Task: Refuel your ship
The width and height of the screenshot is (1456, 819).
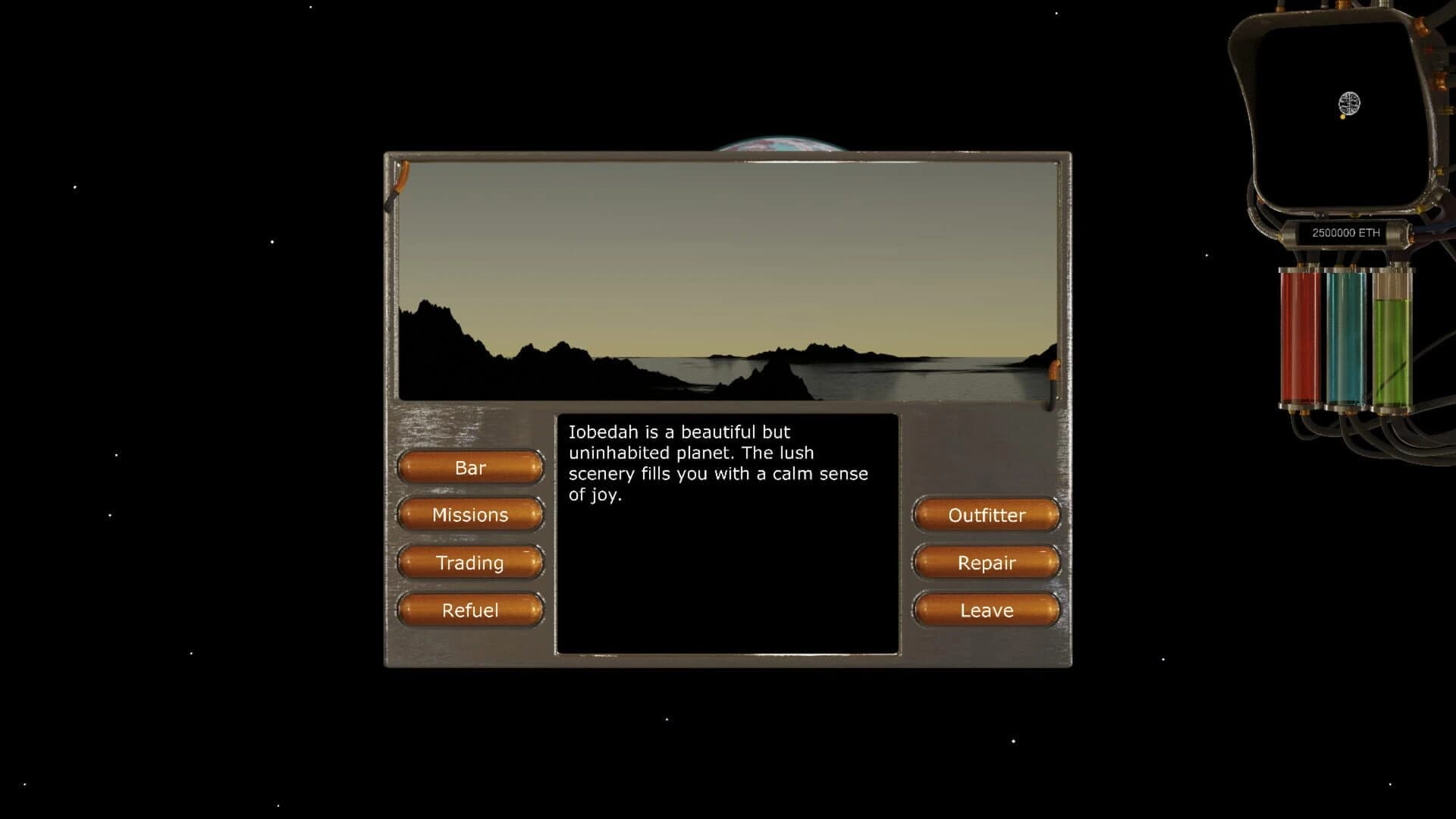Action: coord(470,610)
